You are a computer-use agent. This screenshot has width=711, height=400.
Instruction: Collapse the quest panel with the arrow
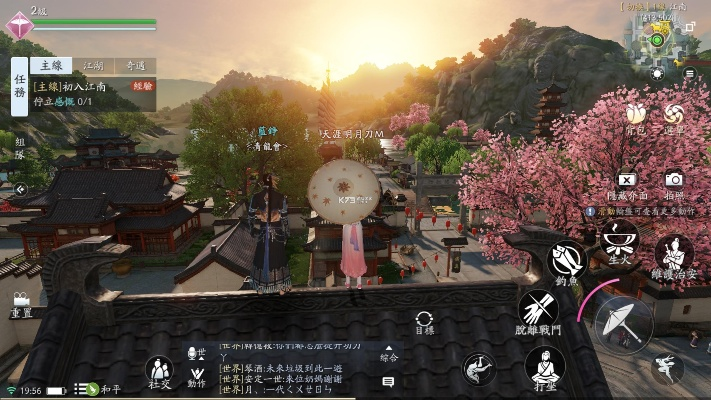19,188
